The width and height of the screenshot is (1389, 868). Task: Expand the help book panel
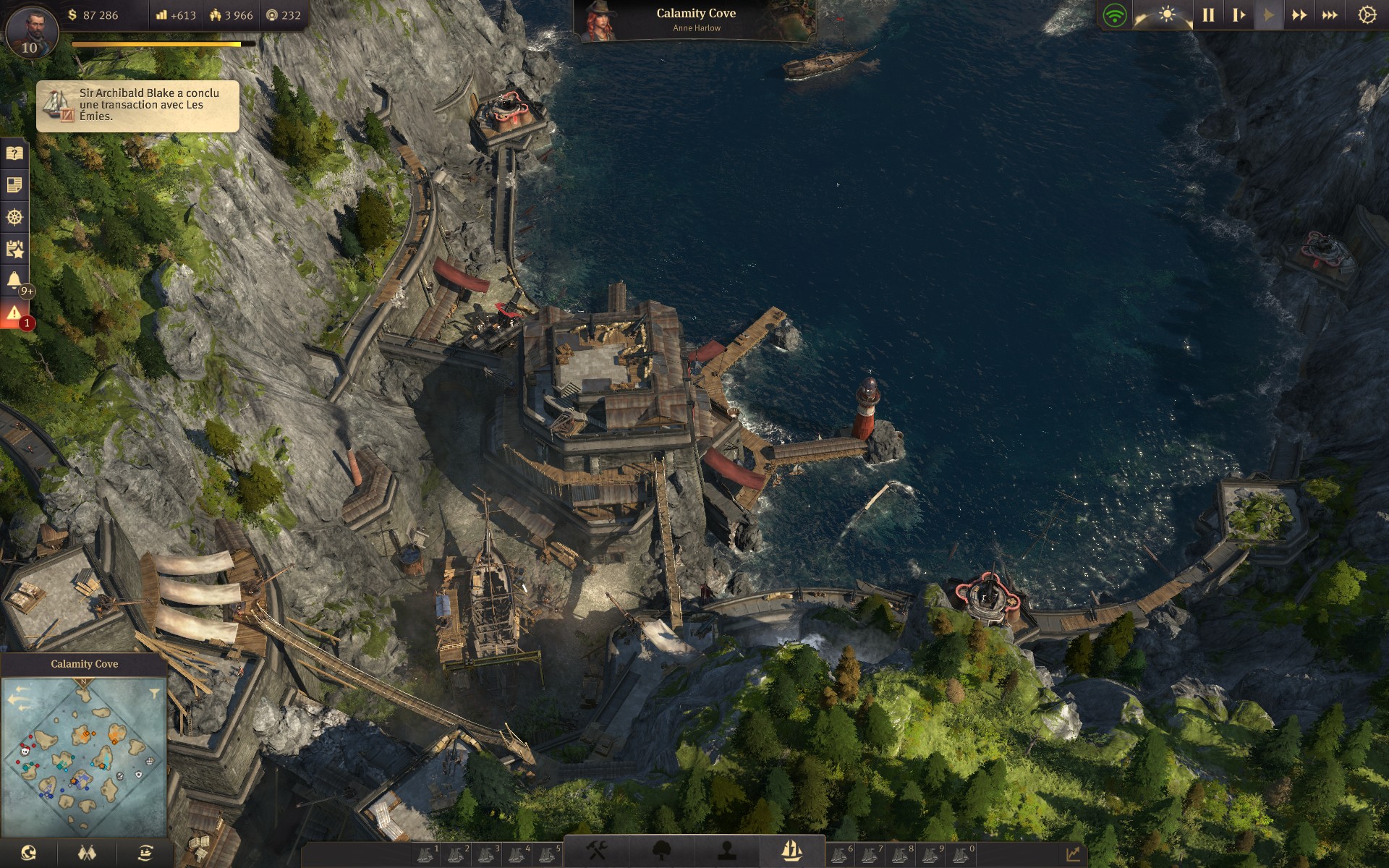pos(14,153)
